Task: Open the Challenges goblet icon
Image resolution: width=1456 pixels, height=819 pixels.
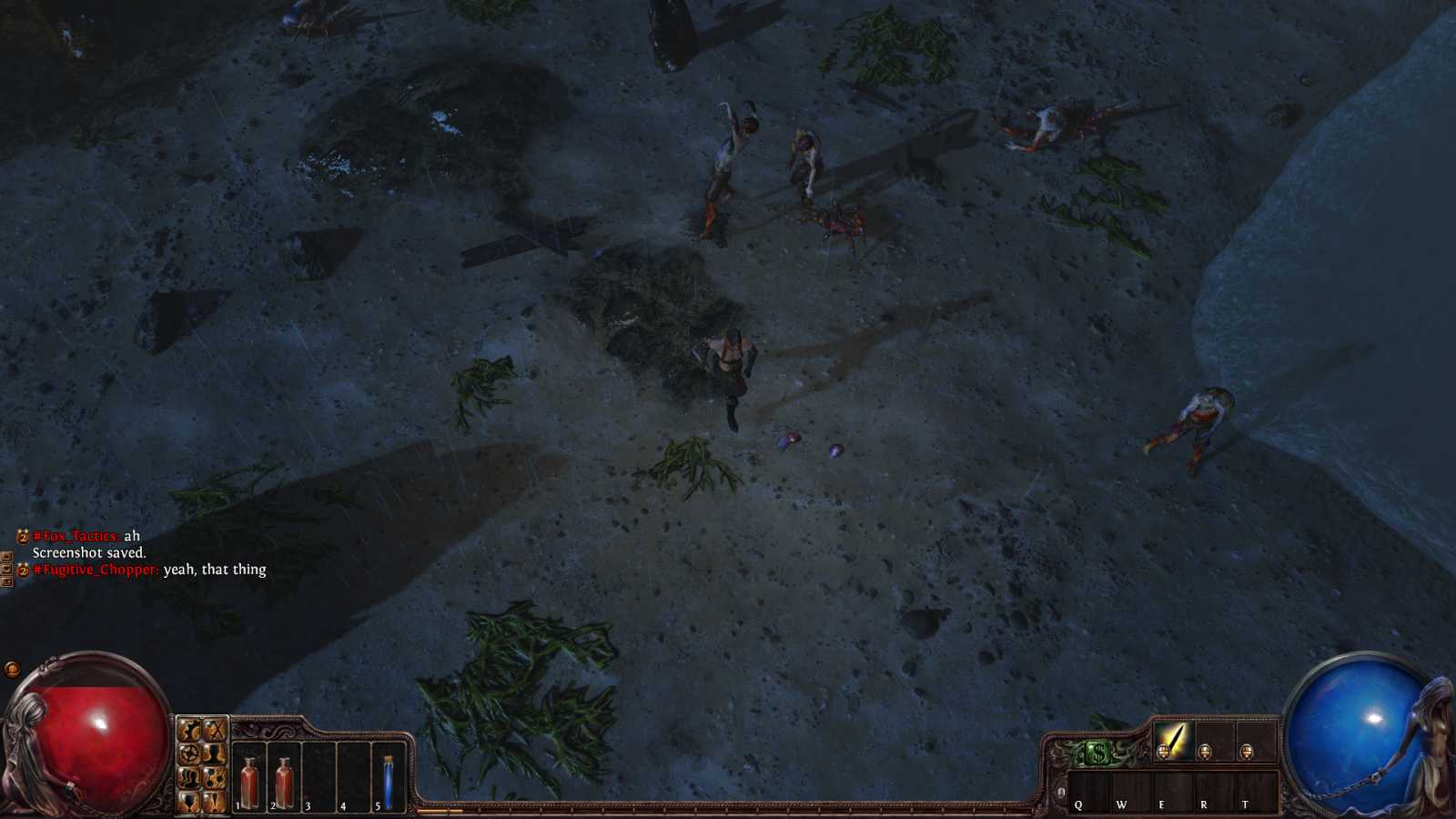Action: pyautogui.click(x=188, y=803)
